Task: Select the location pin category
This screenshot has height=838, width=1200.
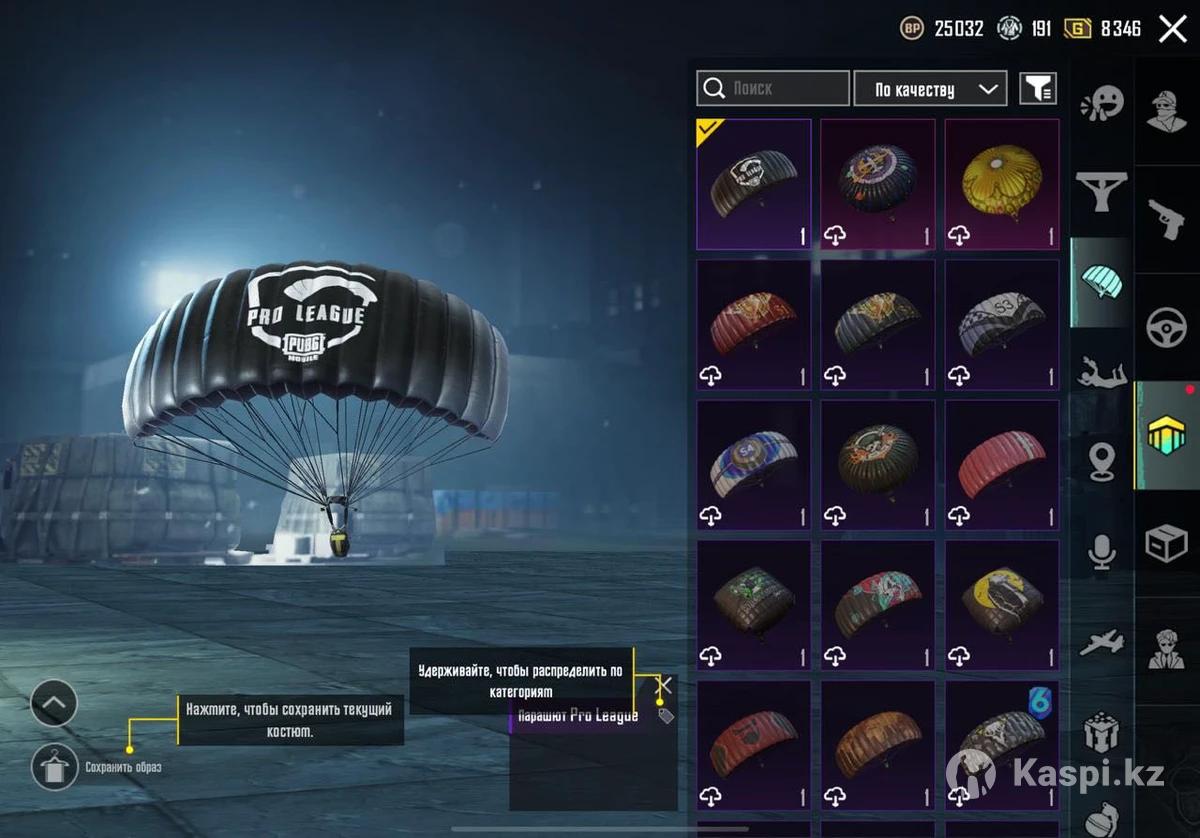Action: pyautogui.click(x=1101, y=461)
